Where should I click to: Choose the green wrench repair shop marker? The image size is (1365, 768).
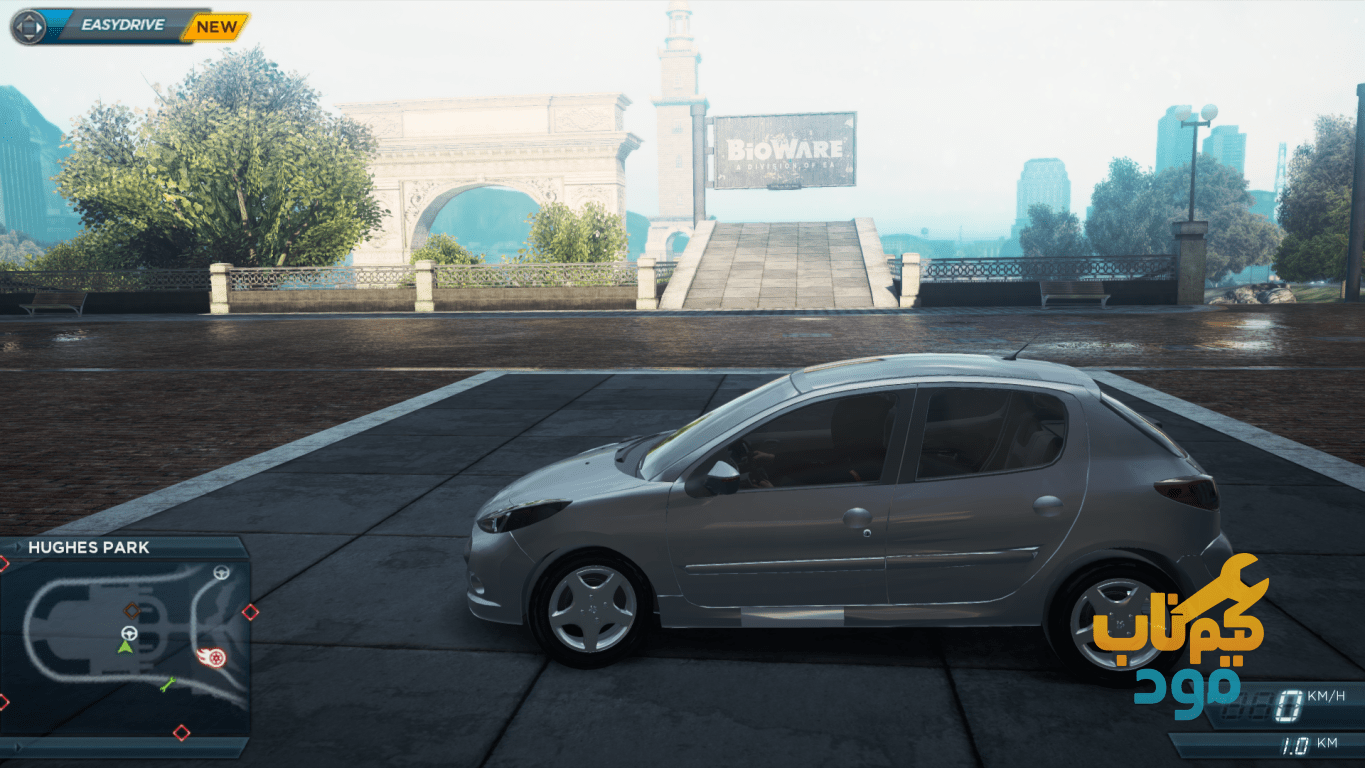pos(167,685)
